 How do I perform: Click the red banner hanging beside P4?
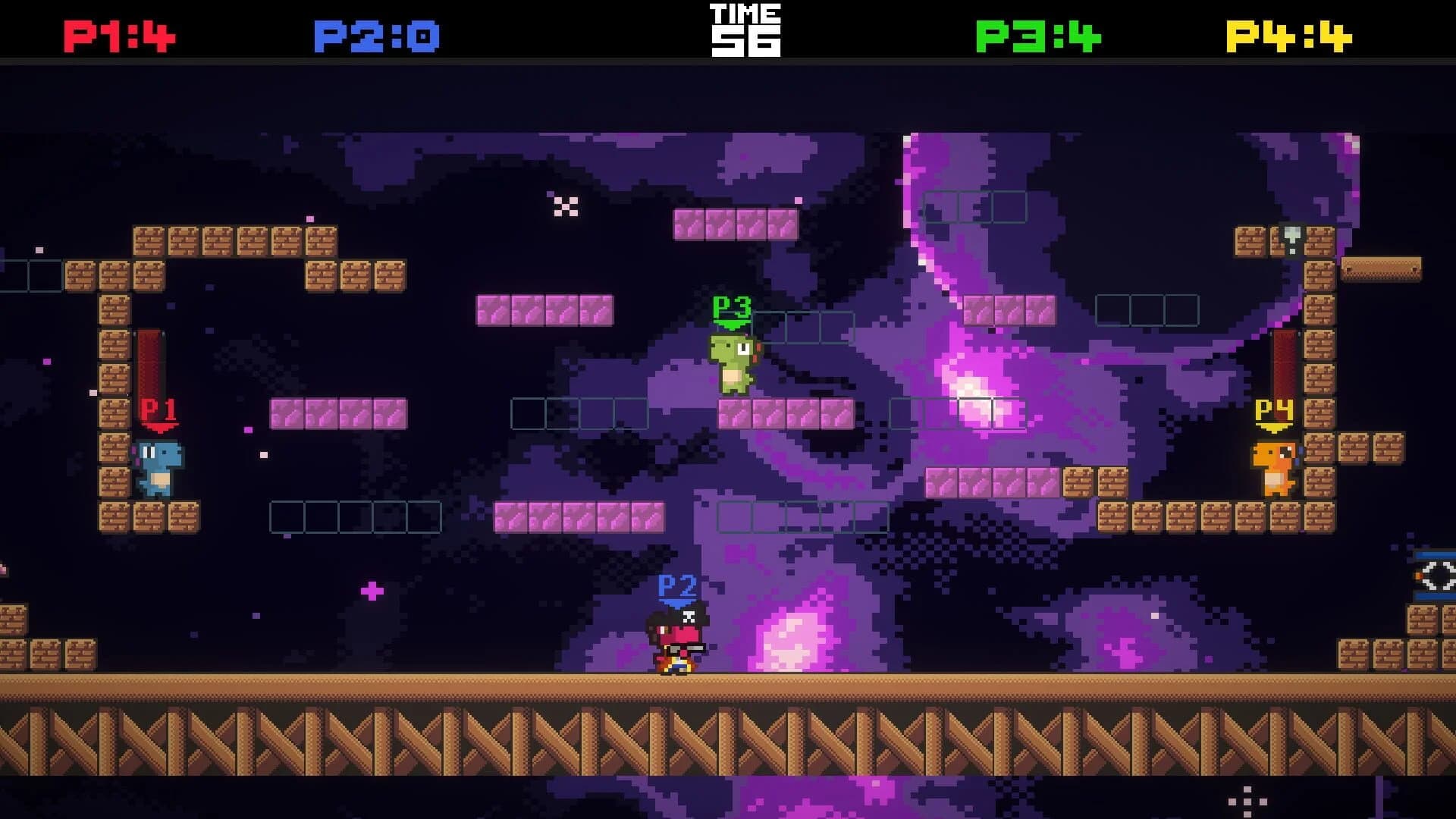1283,364
